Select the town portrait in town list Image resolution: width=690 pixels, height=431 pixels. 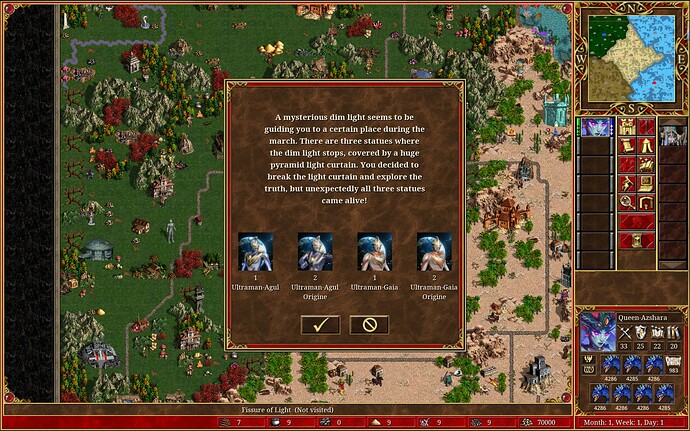coord(671,127)
